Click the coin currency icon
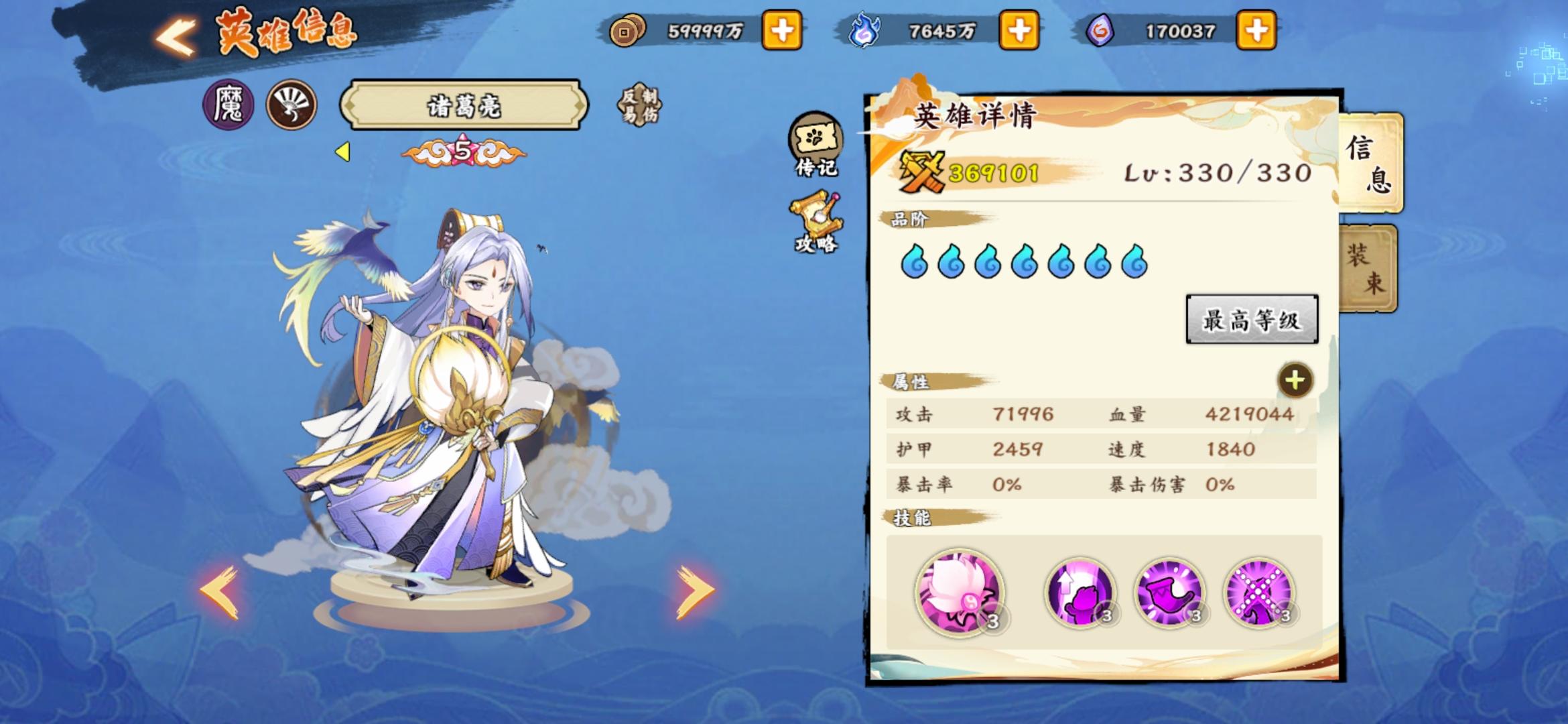 point(629,29)
